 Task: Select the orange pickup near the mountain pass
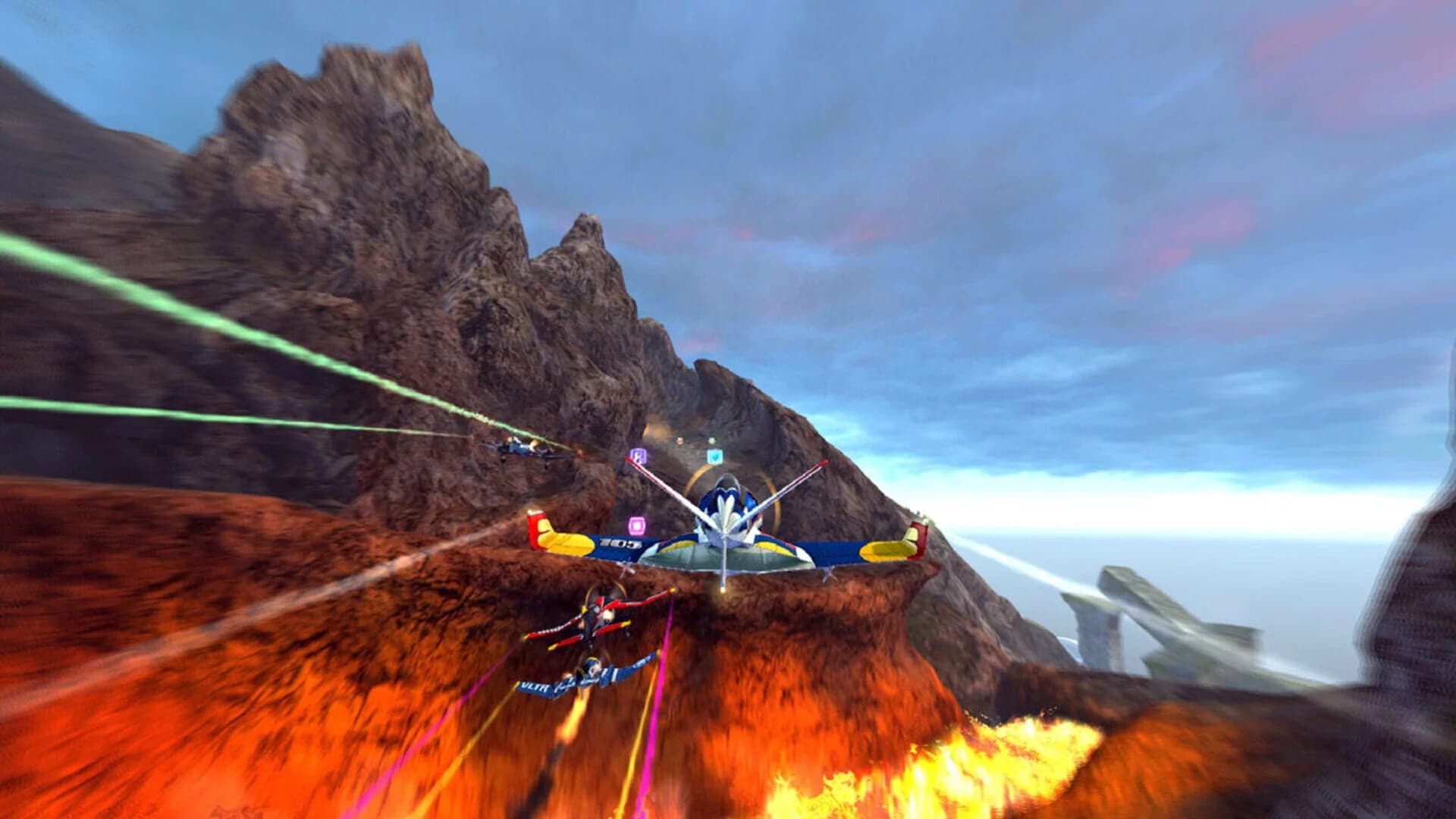click(x=680, y=441)
